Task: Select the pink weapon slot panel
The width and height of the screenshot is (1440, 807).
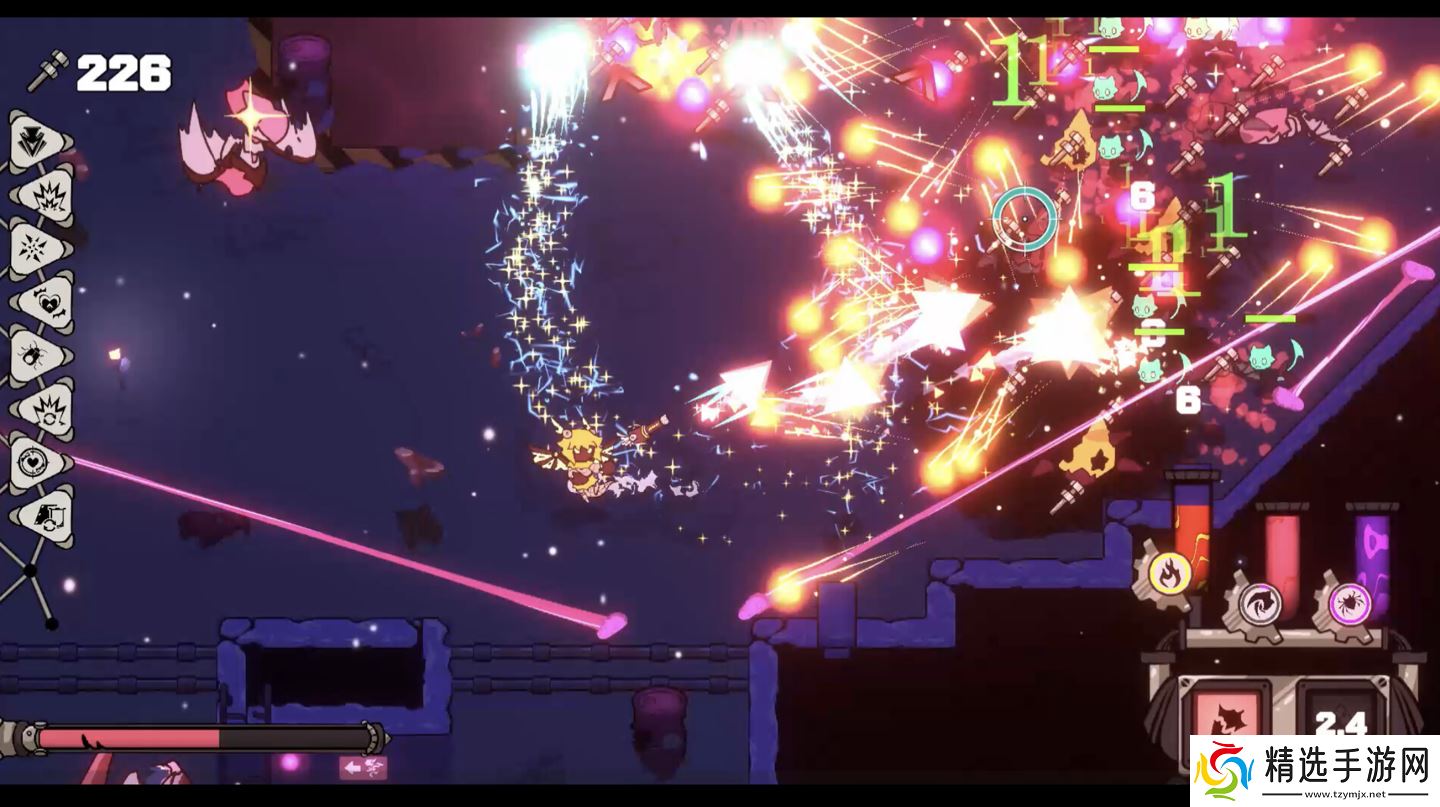Action: pyautogui.click(x=1228, y=713)
